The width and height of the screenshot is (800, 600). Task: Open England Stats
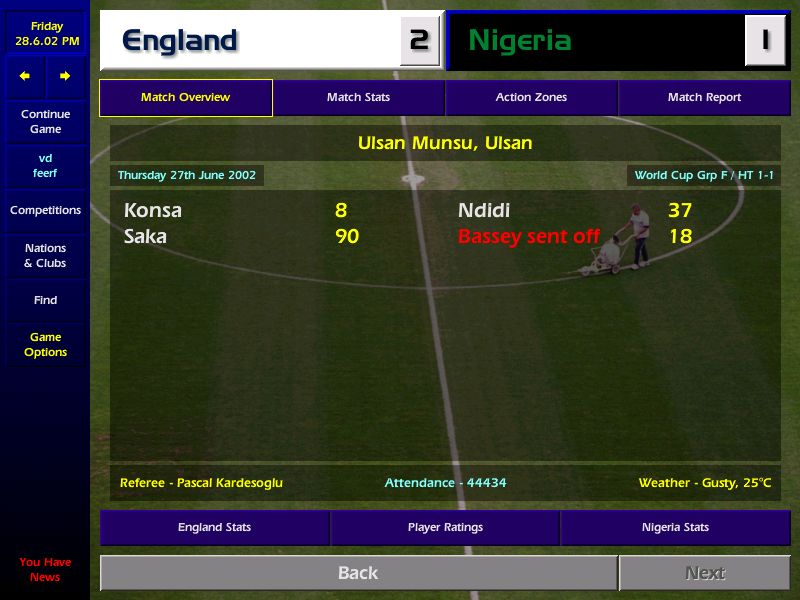click(x=214, y=527)
